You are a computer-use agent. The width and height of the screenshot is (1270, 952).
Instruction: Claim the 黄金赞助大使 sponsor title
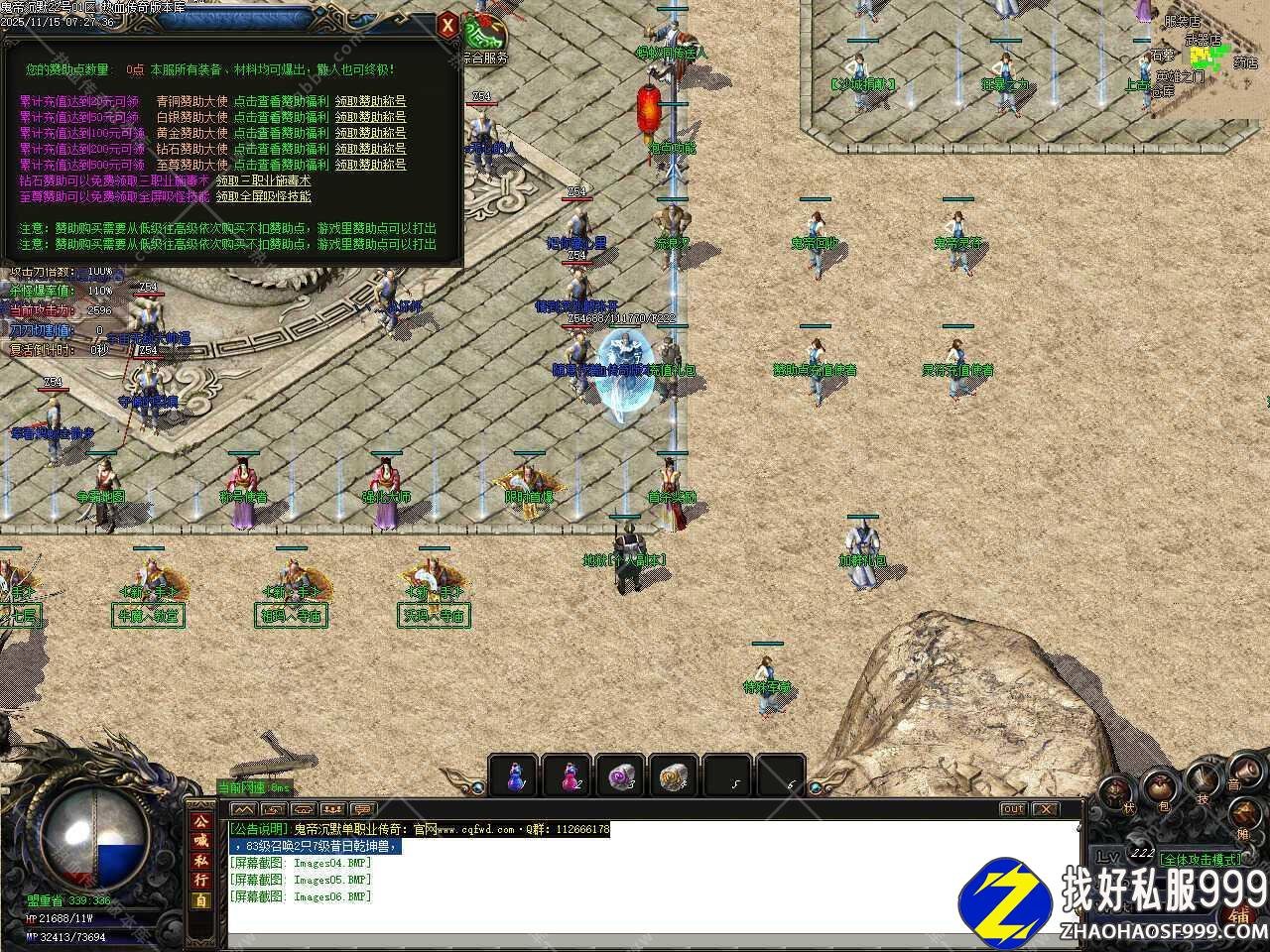(370, 133)
